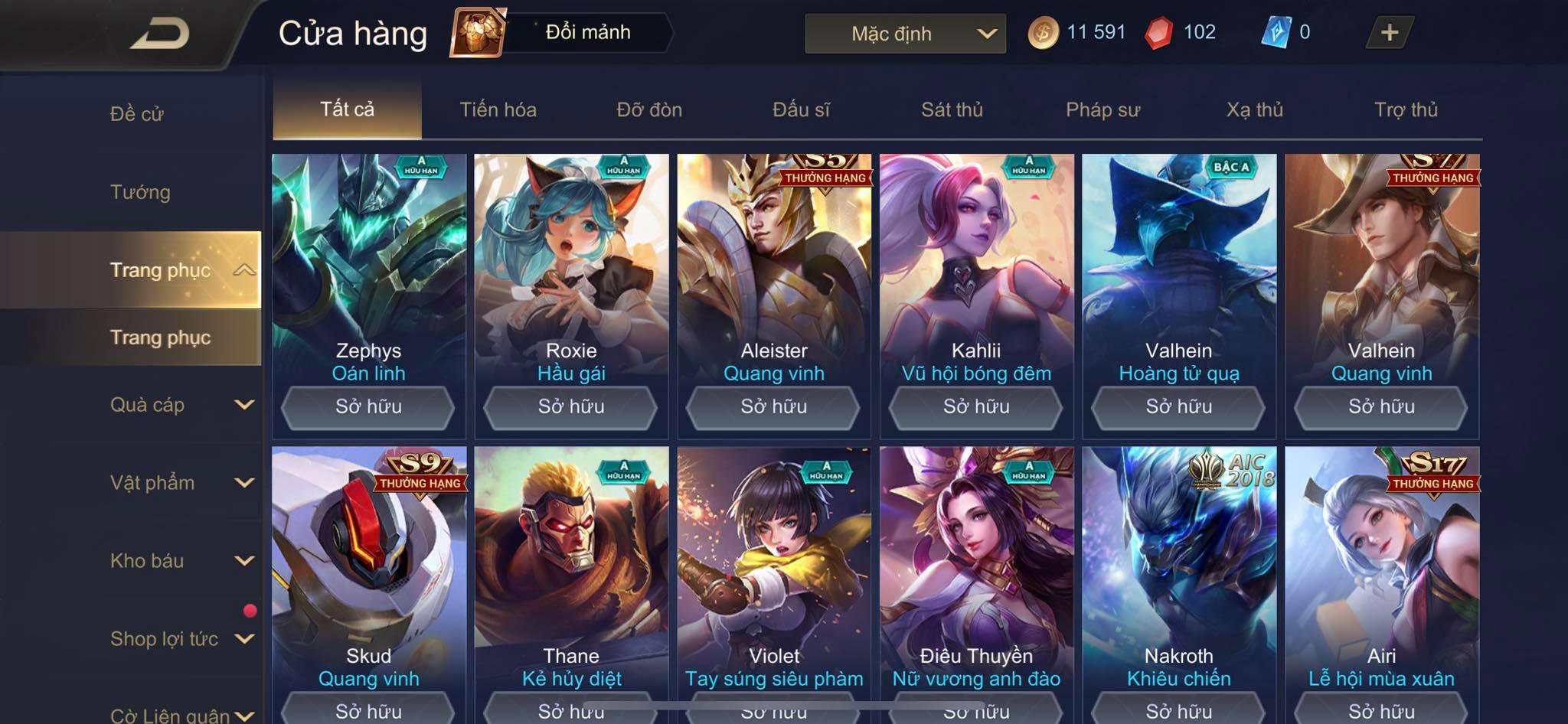Expand the Vật phẩm menu
The height and width of the screenshot is (724, 1568).
click(181, 483)
